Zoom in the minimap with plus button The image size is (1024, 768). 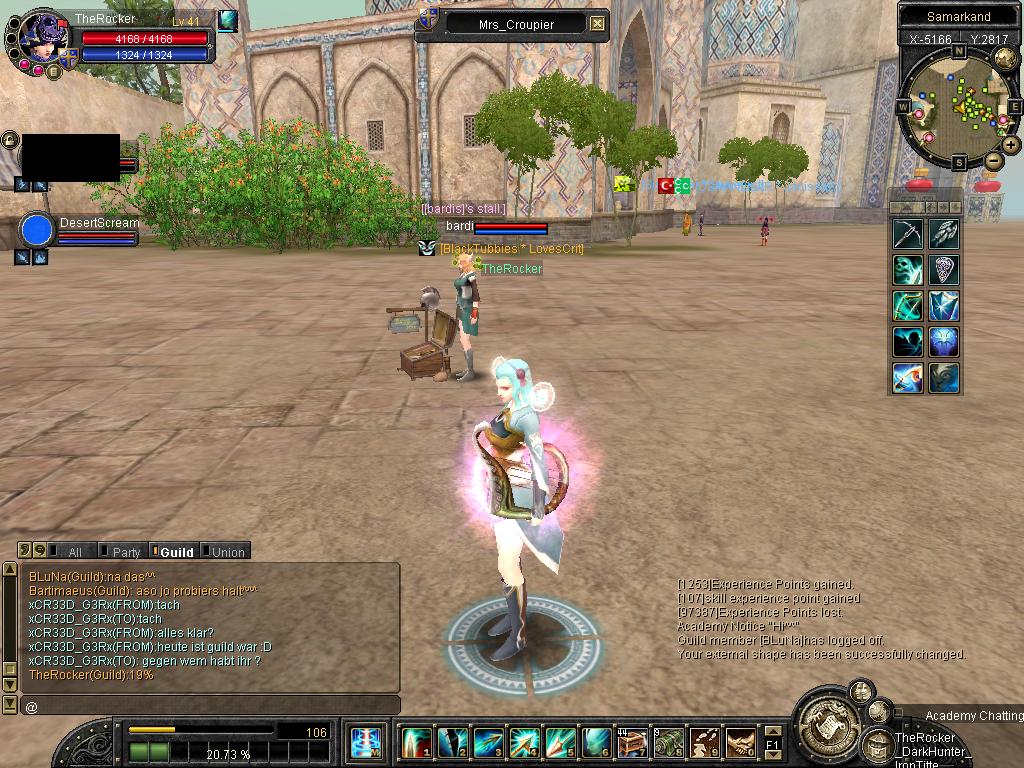tap(1011, 145)
